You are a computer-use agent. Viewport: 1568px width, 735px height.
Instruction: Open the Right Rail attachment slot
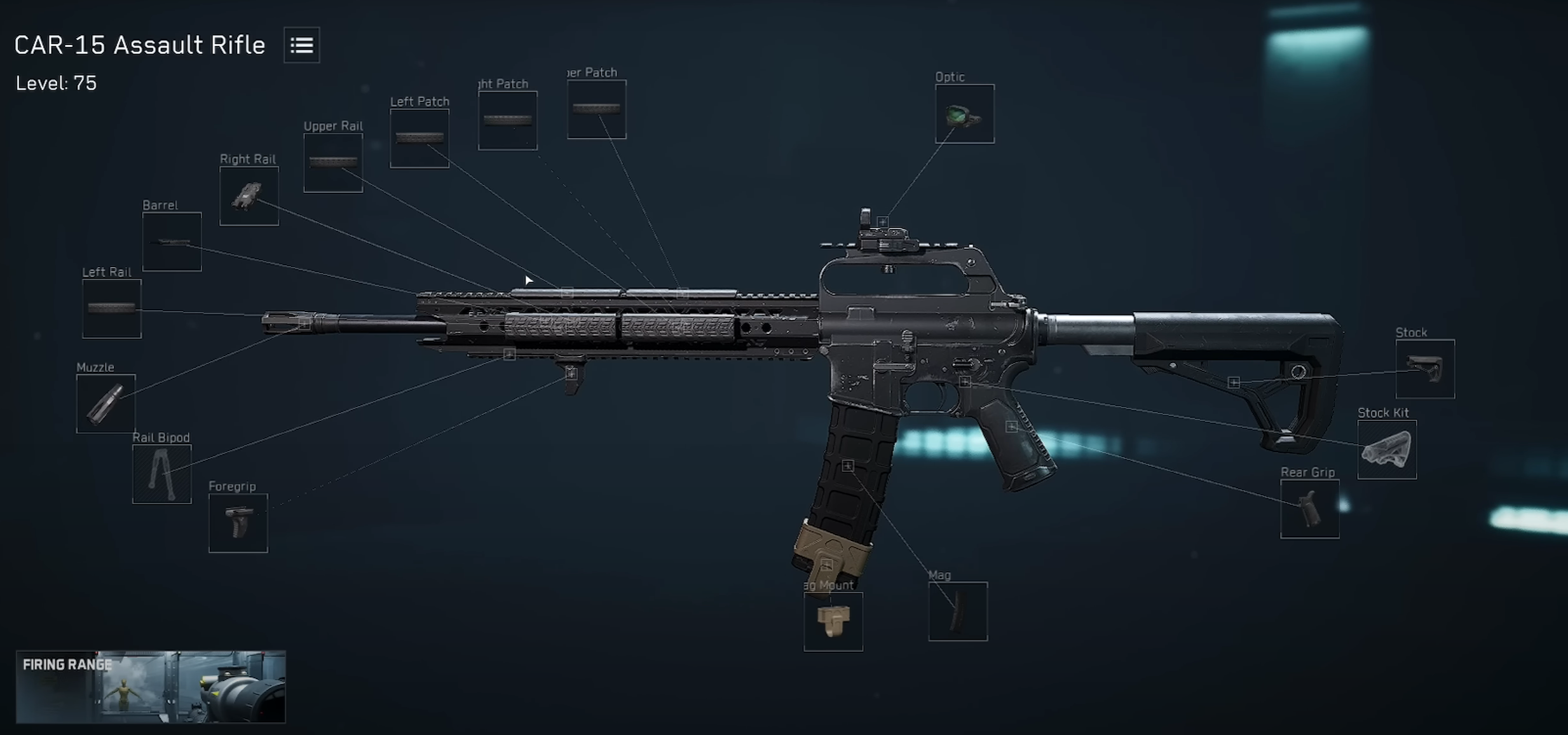pyautogui.click(x=249, y=196)
